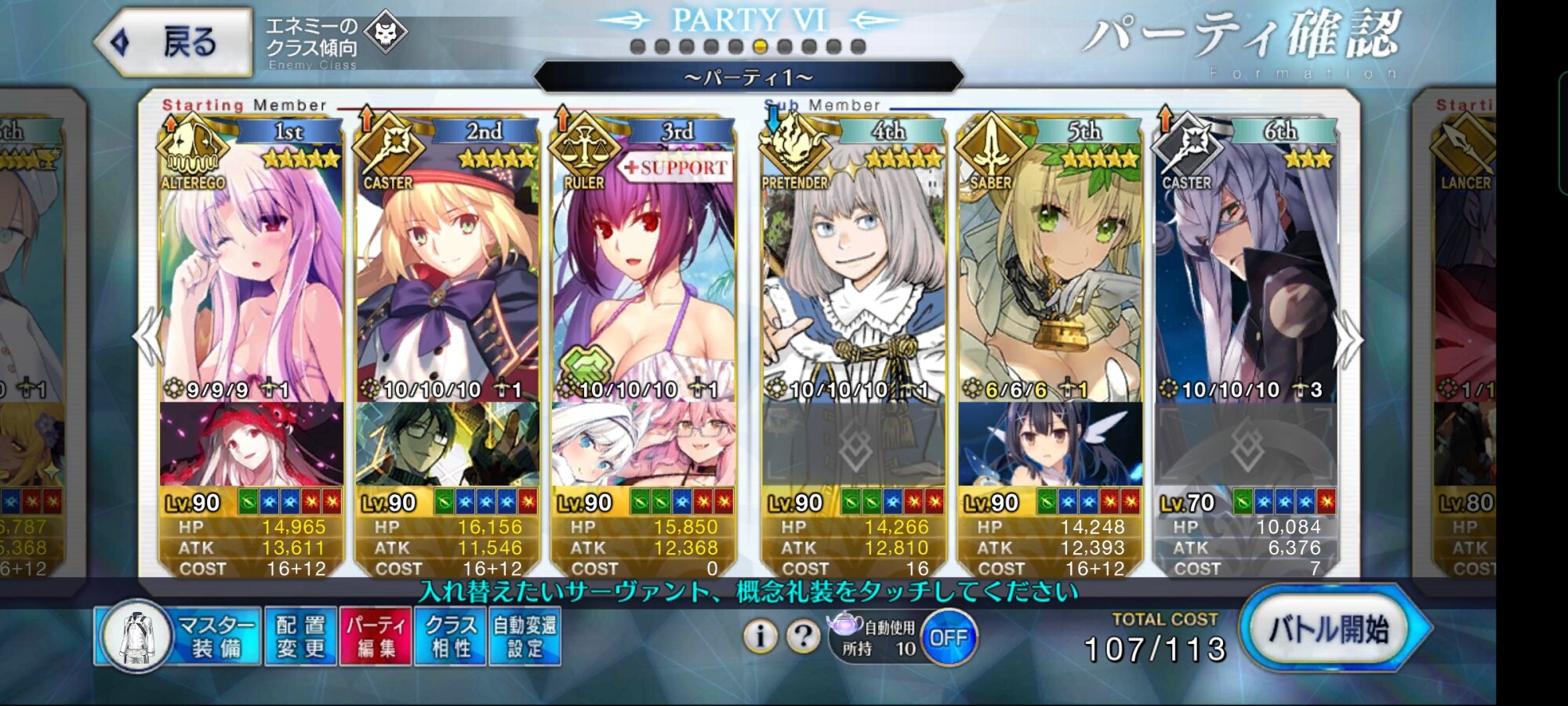Image resolution: width=1568 pixels, height=706 pixels.
Task: Open パーティ編集 party edit
Action: [376, 636]
